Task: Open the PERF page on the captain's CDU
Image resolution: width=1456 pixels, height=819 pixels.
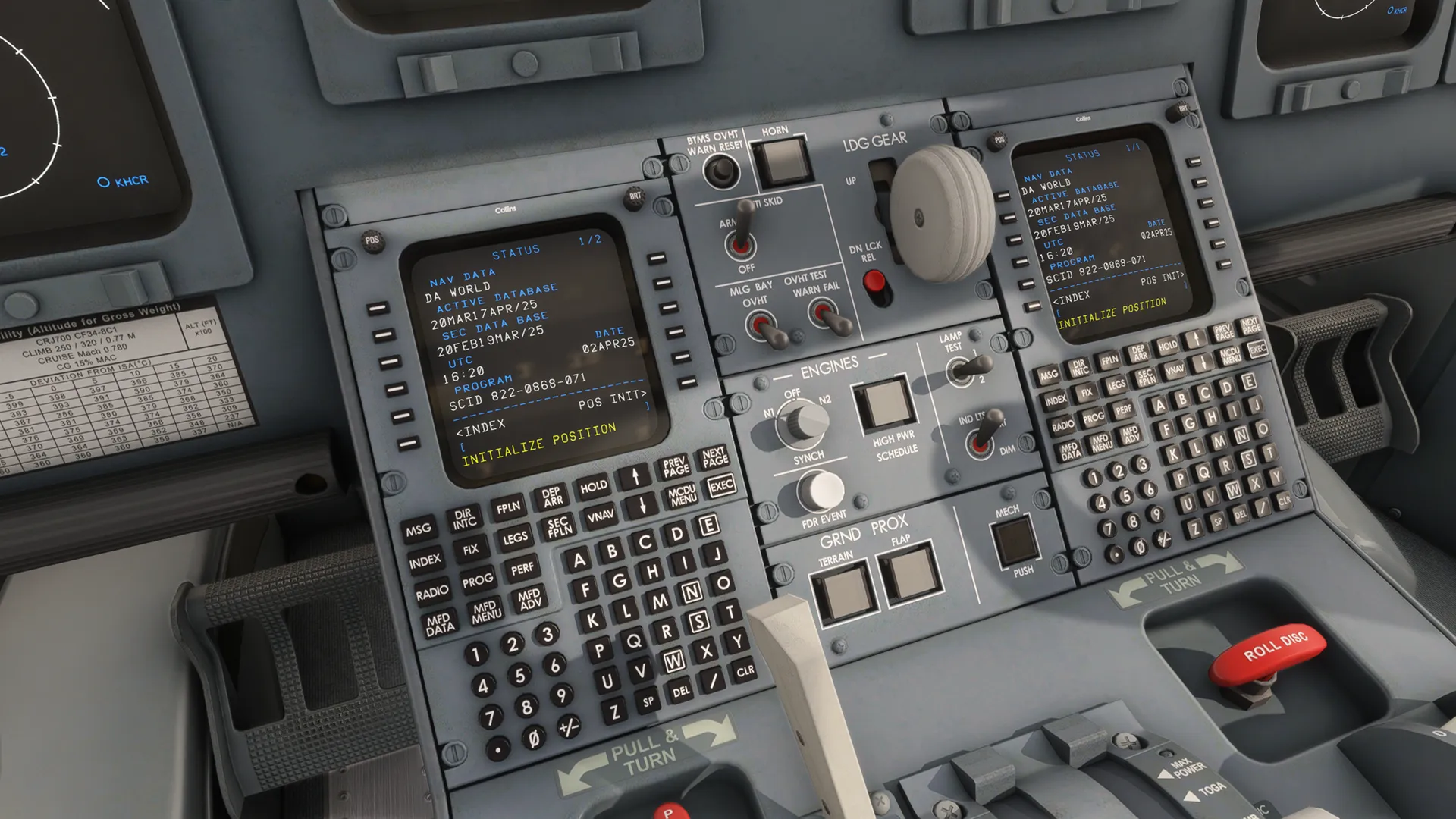Action: click(522, 569)
